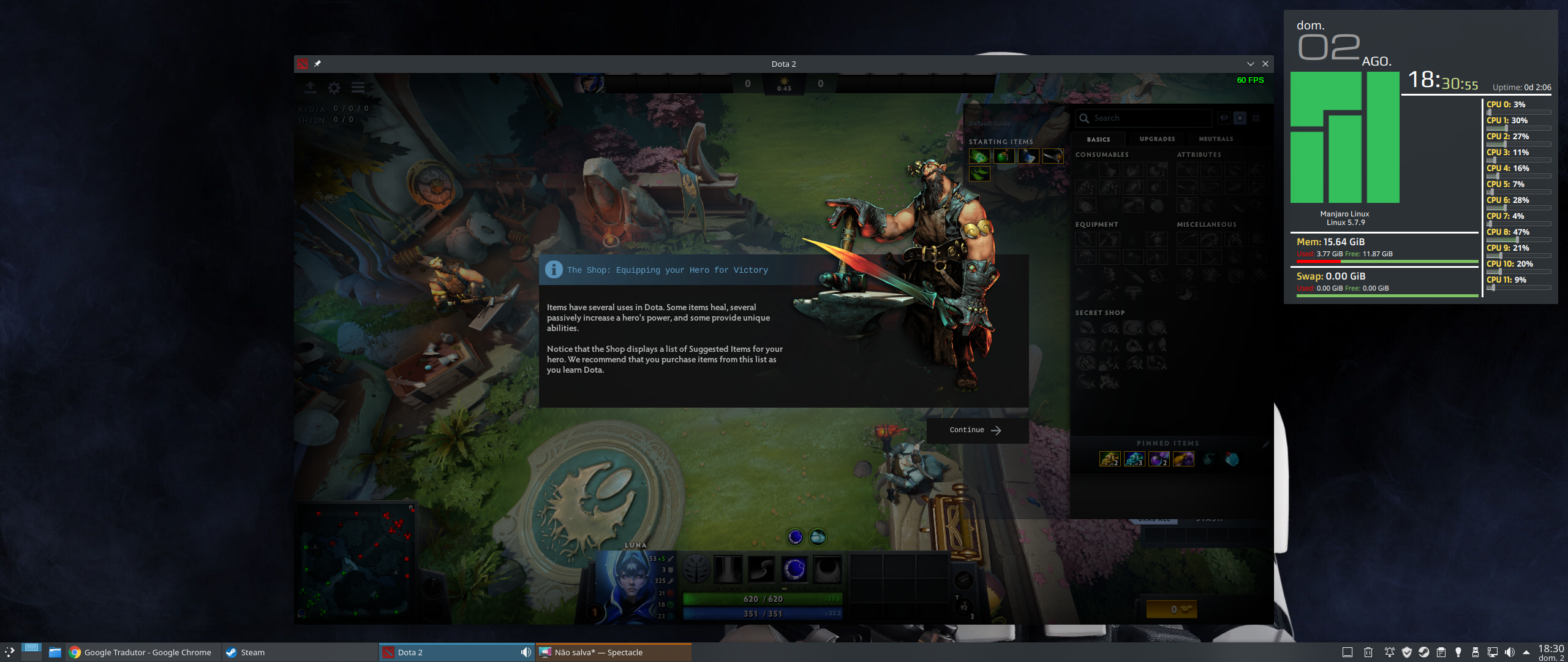The width and height of the screenshot is (1568, 662).
Task: Click the upload/share icon at top-left
Action: 311,88
